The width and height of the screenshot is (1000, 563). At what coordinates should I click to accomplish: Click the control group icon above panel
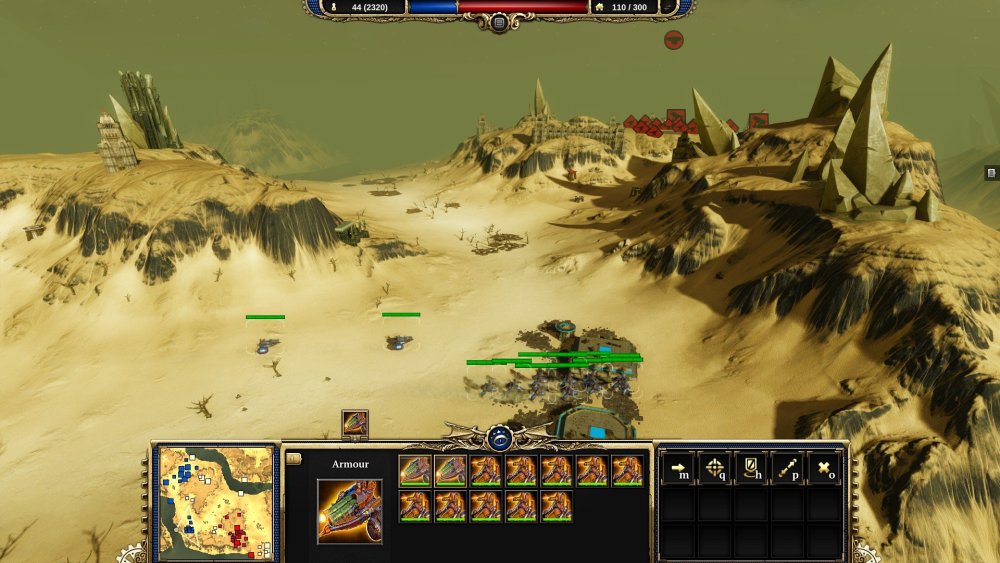355,423
